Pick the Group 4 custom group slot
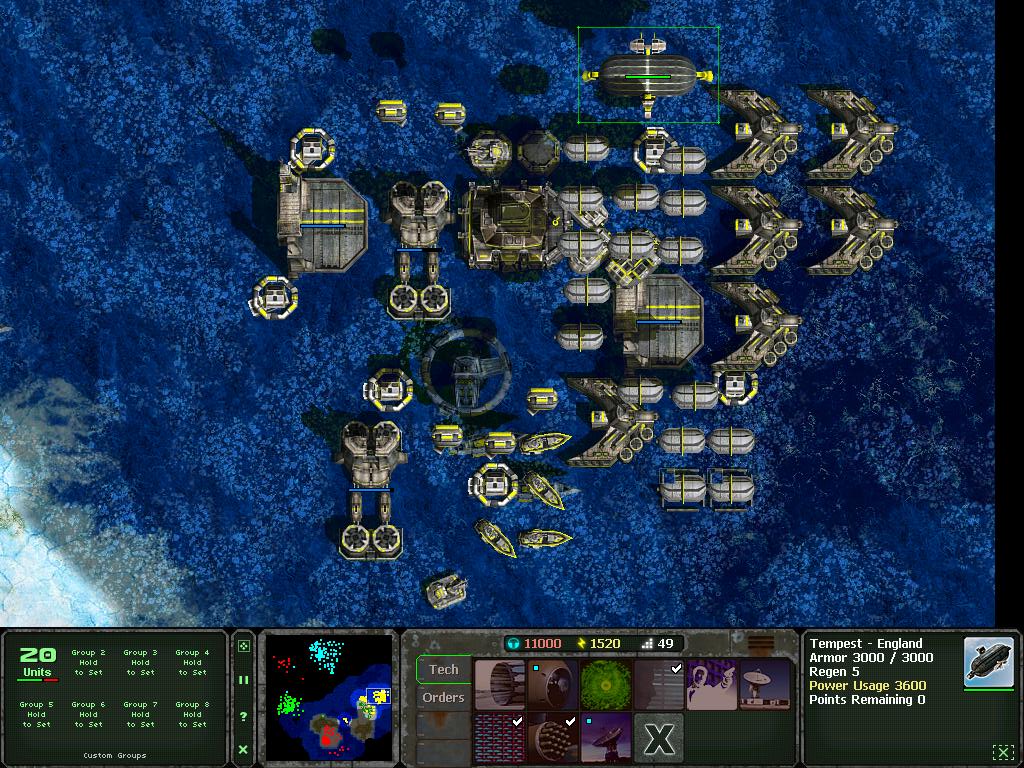Screen dimensions: 1024x768 click(x=192, y=662)
